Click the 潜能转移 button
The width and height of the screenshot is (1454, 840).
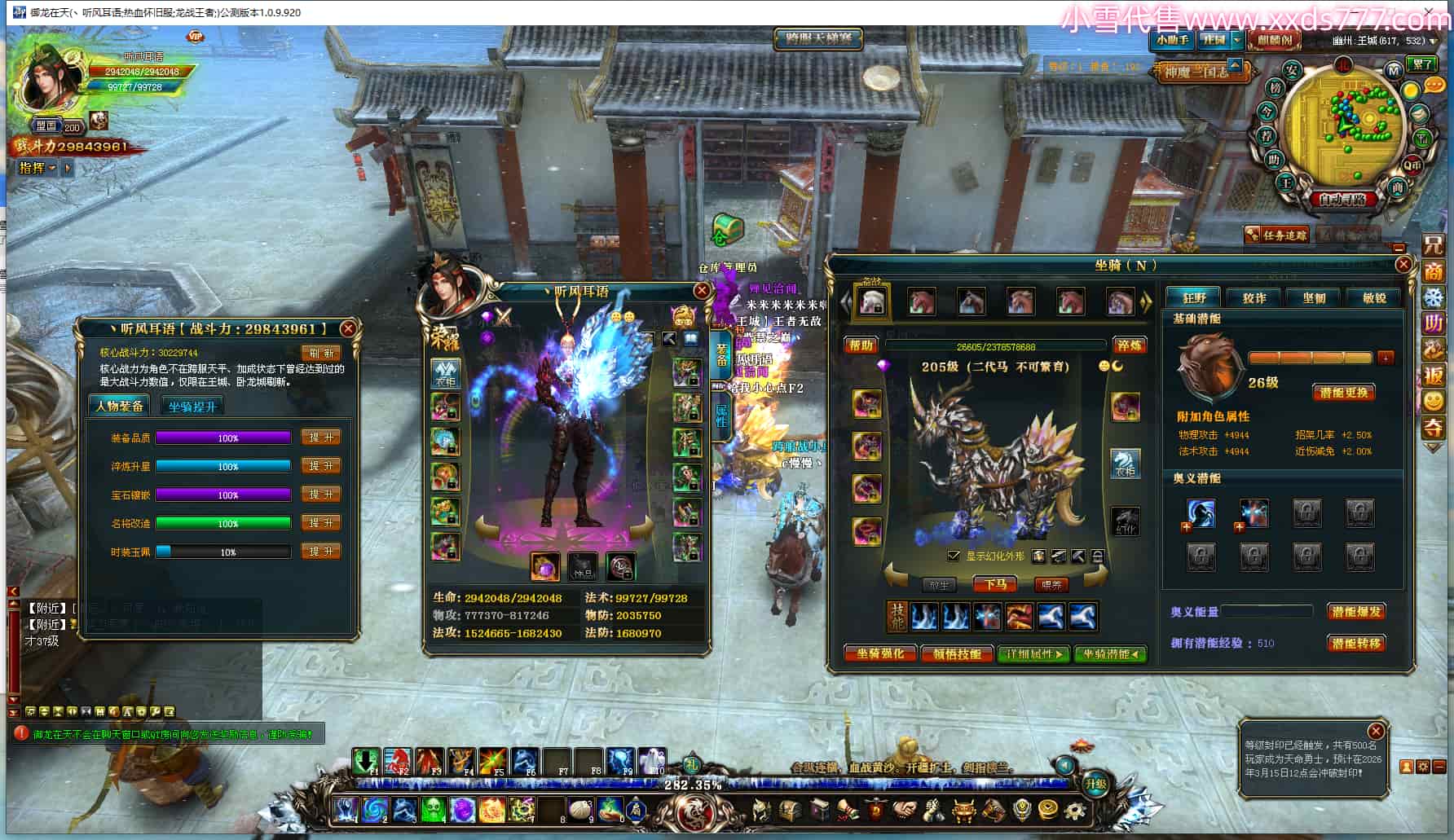click(x=1355, y=643)
